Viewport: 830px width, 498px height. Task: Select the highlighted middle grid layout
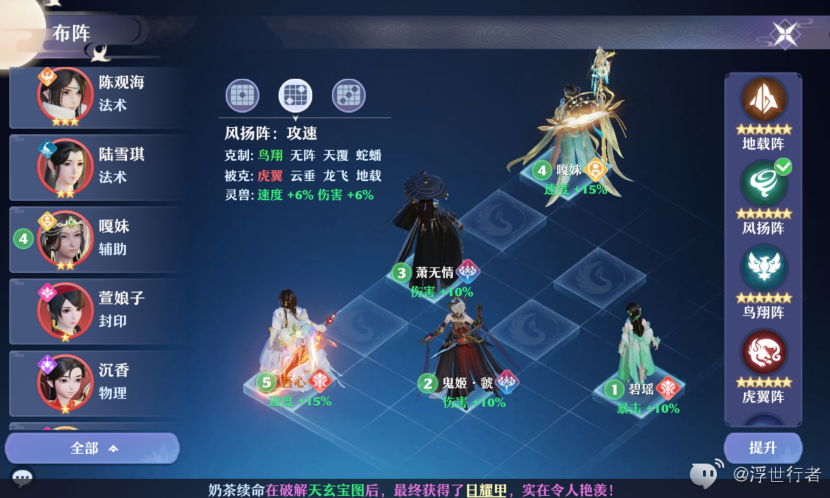tap(294, 95)
